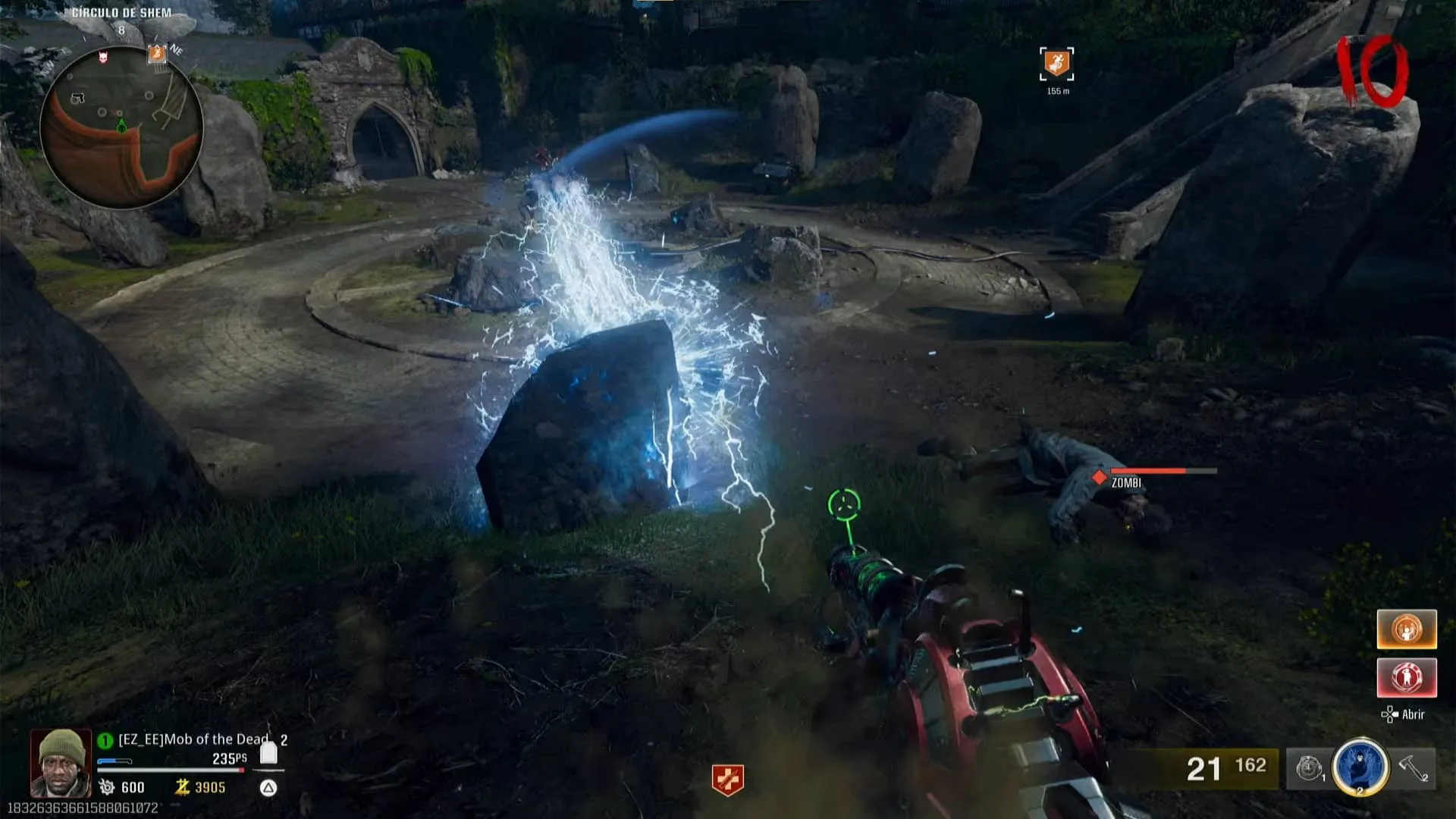Image resolution: width=1456 pixels, height=819 pixels.
Task: Click the pistol wall-buy marker on minimap
Action: click(x=78, y=98)
